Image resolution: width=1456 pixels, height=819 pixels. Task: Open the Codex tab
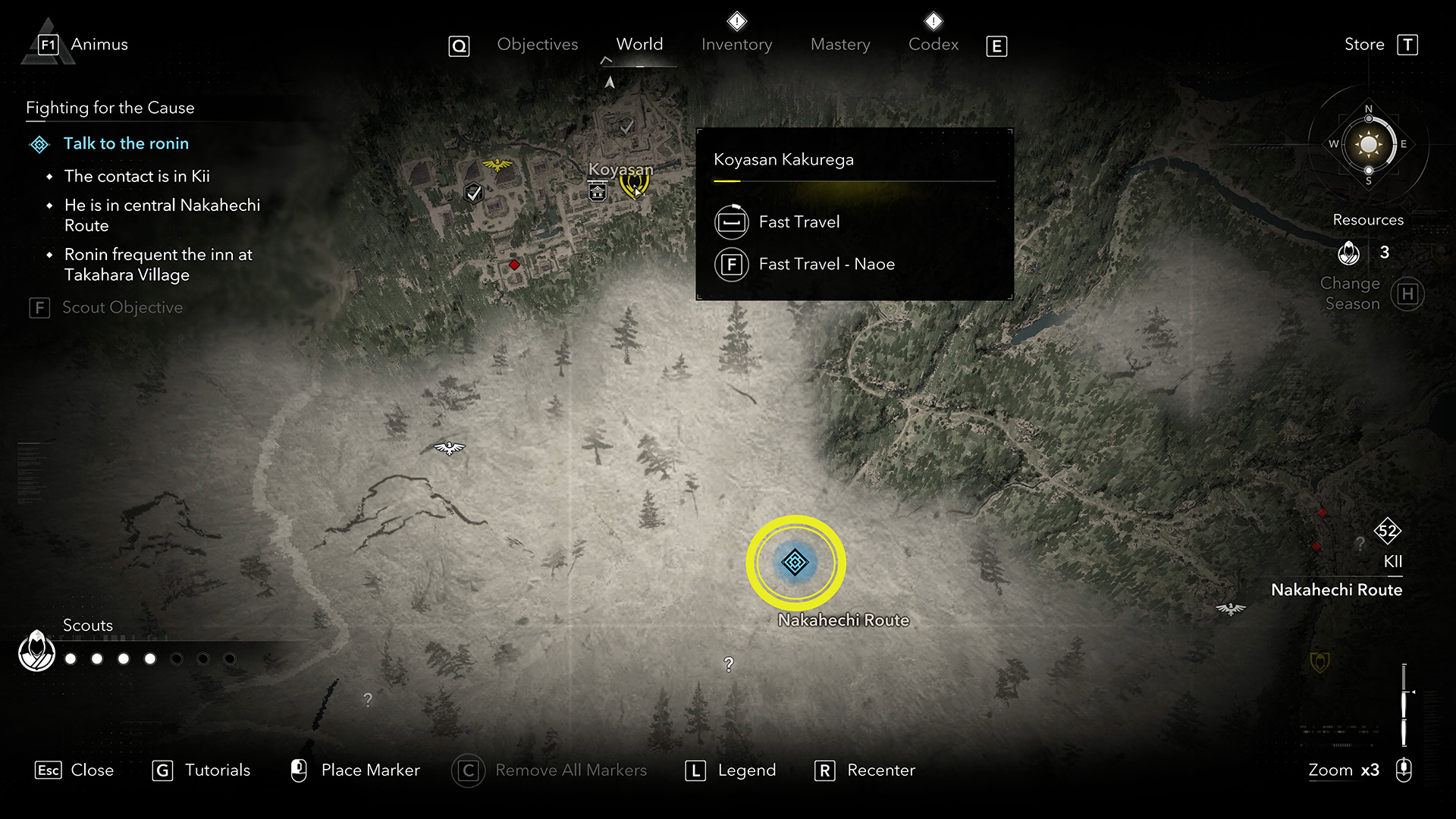[934, 45]
